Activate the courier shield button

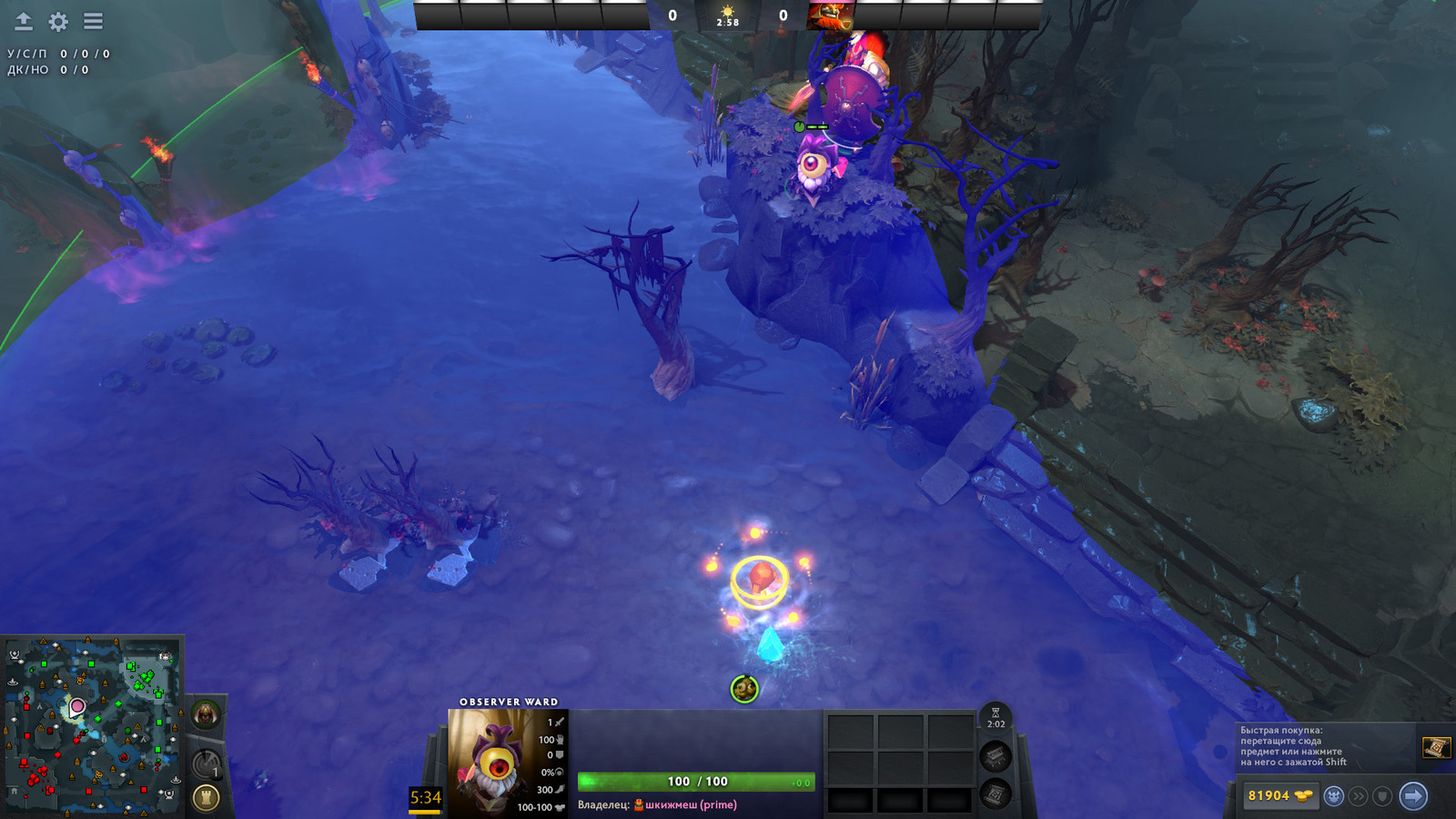coord(1382,796)
